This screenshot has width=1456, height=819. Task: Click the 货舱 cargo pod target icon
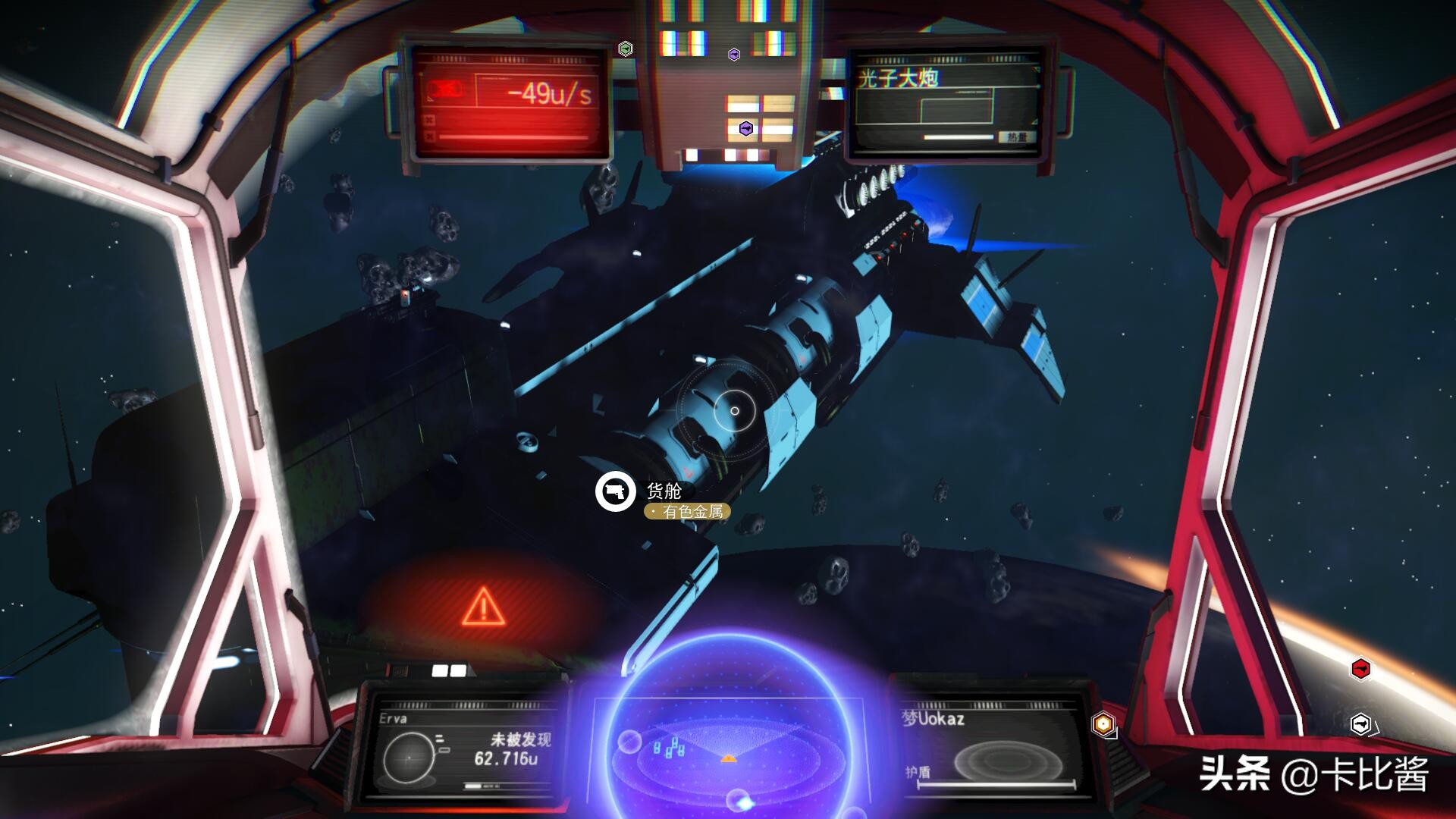tap(615, 491)
